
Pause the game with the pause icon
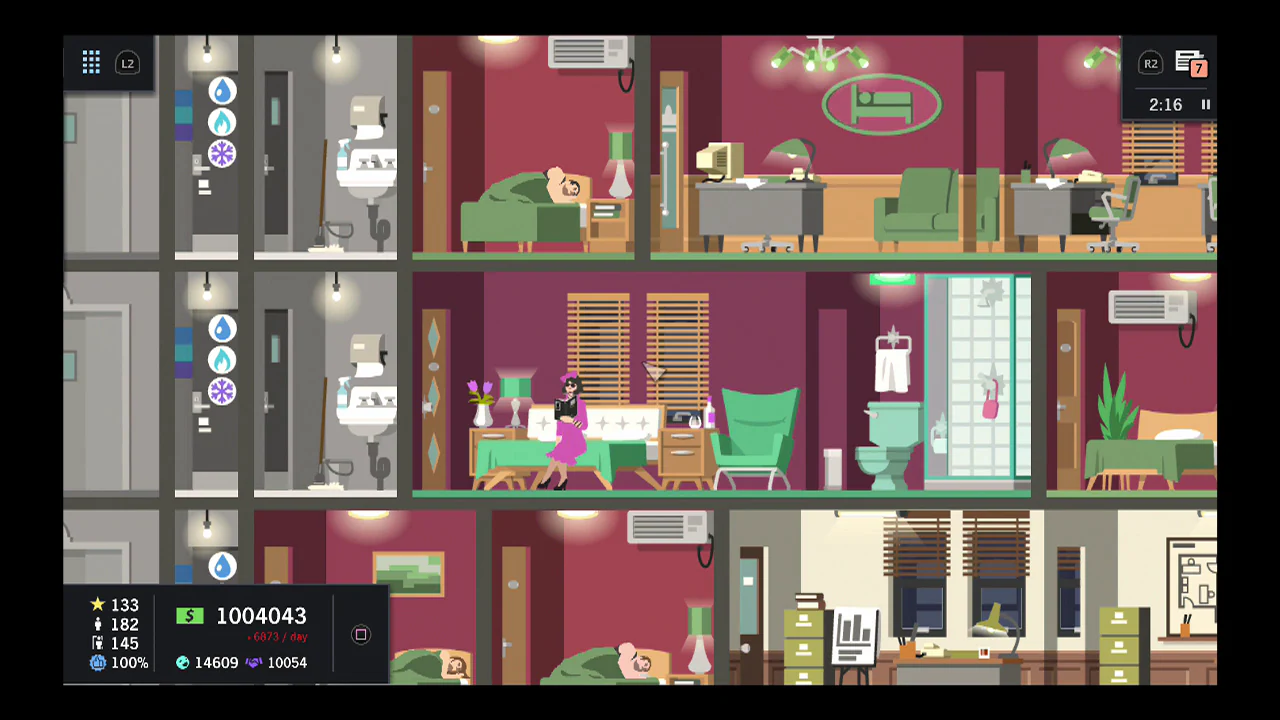point(1206,104)
